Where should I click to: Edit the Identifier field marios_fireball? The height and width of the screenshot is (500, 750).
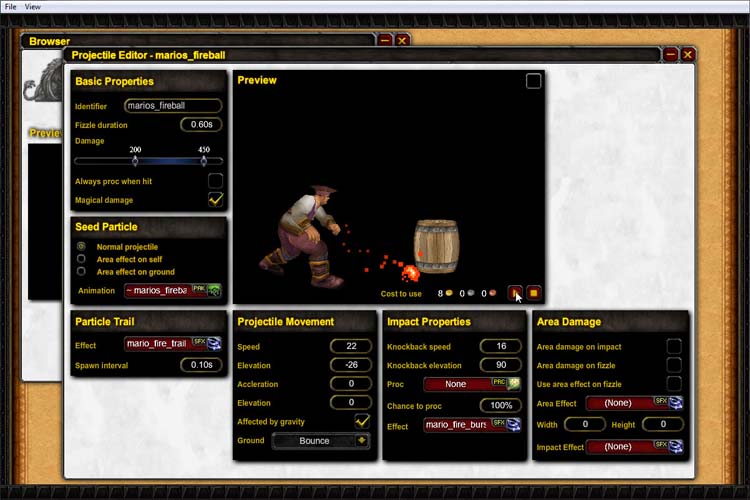coord(172,105)
